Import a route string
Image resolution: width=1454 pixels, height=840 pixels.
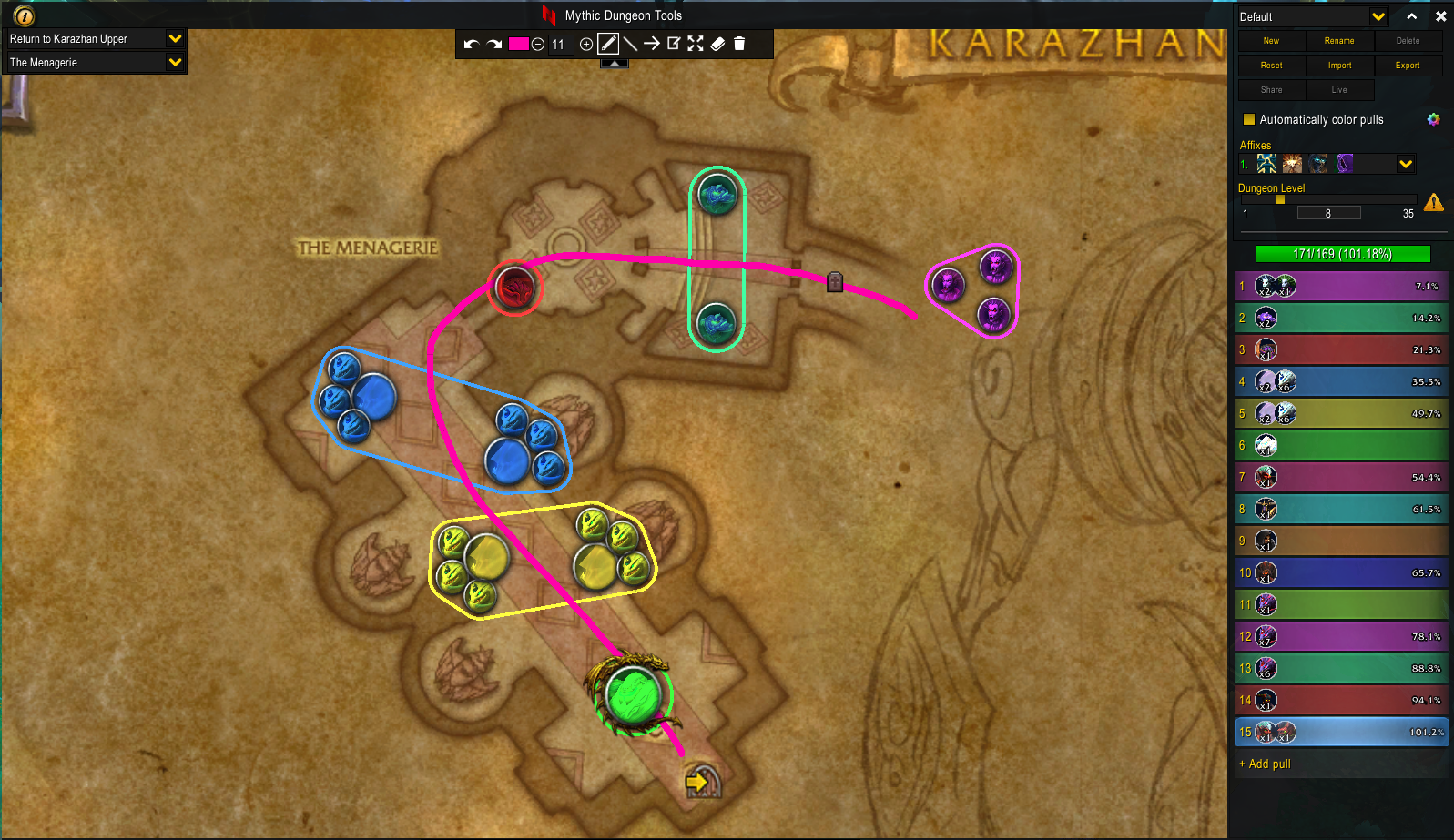point(1339,66)
